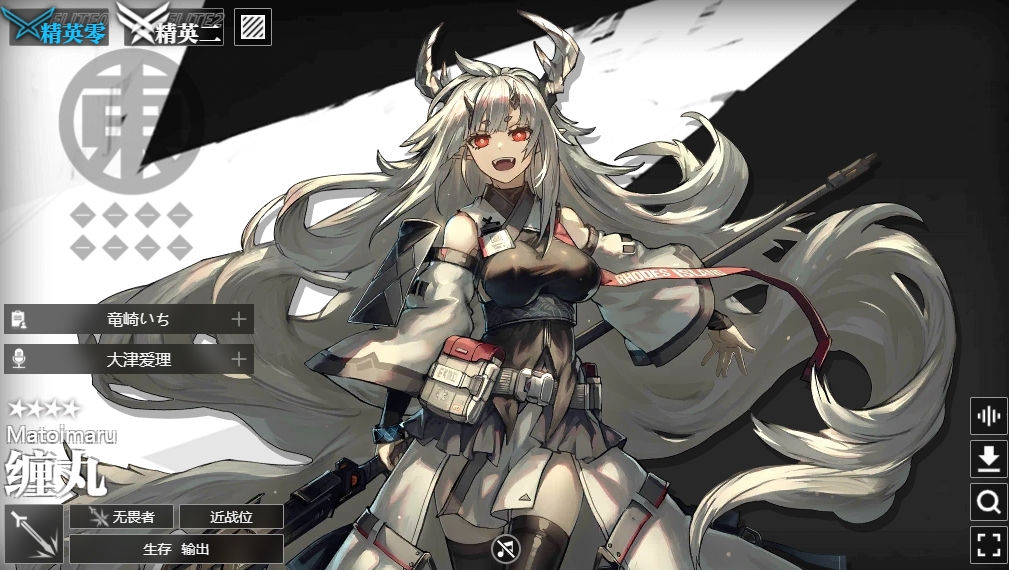1009x570 pixels.
Task: Open the voice waveform button
Action: point(988,416)
